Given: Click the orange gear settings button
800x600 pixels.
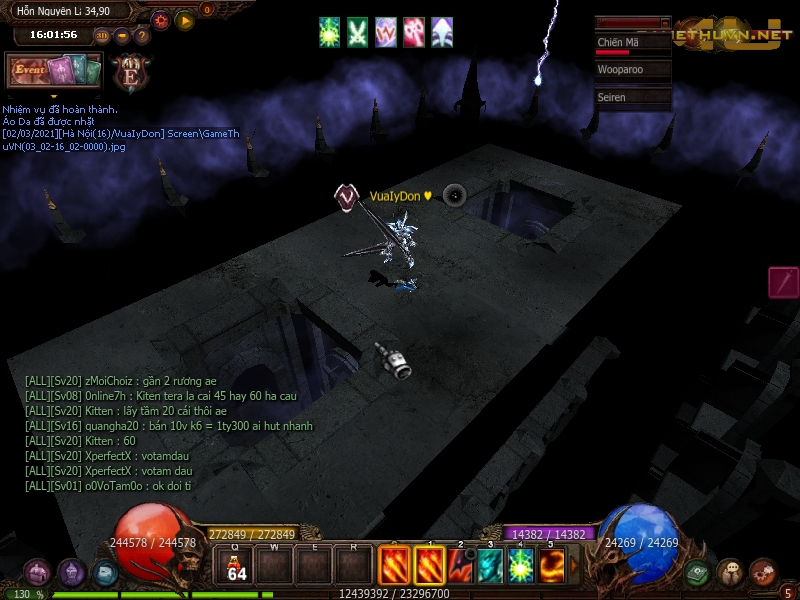Looking at the screenshot, I should tap(161, 20).
